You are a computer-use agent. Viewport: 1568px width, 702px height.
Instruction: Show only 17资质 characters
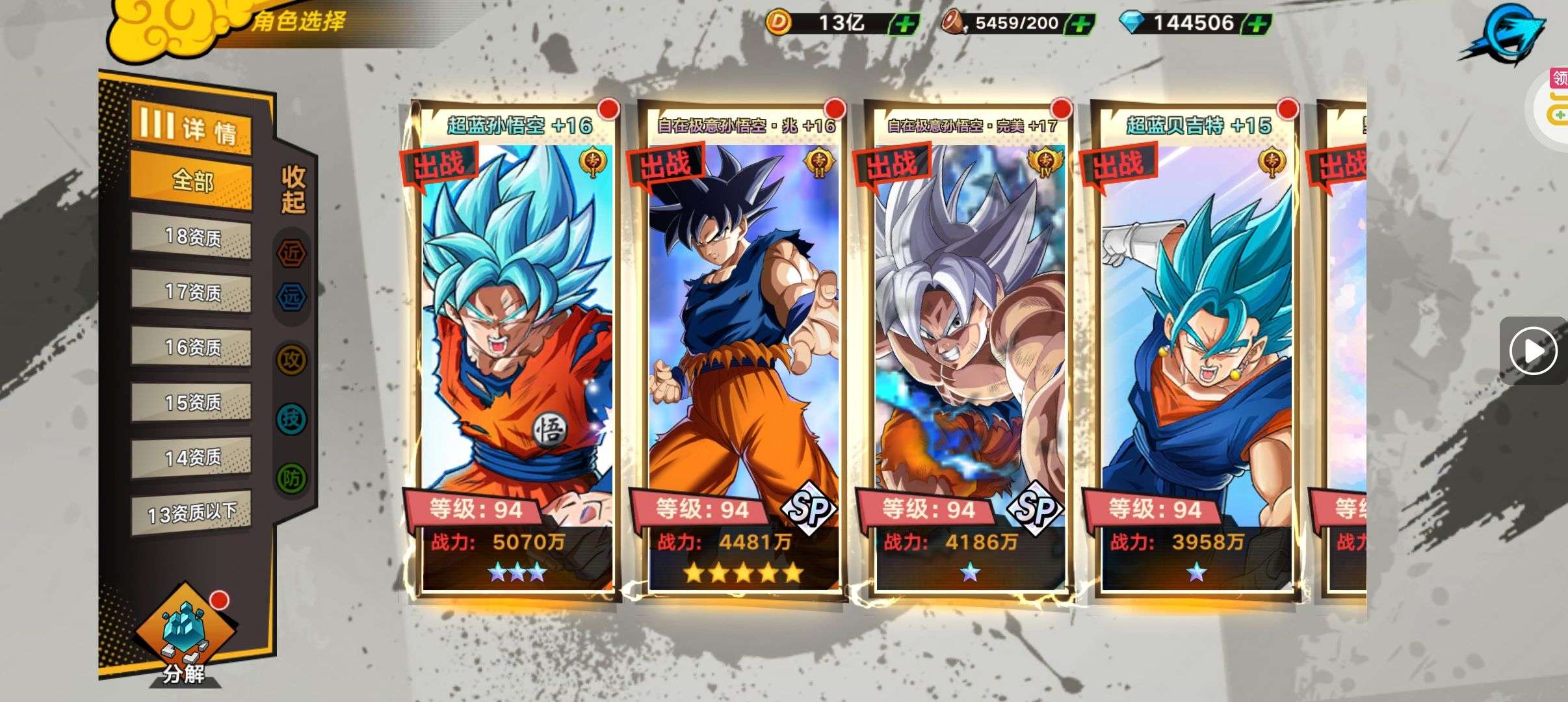click(x=192, y=292)
